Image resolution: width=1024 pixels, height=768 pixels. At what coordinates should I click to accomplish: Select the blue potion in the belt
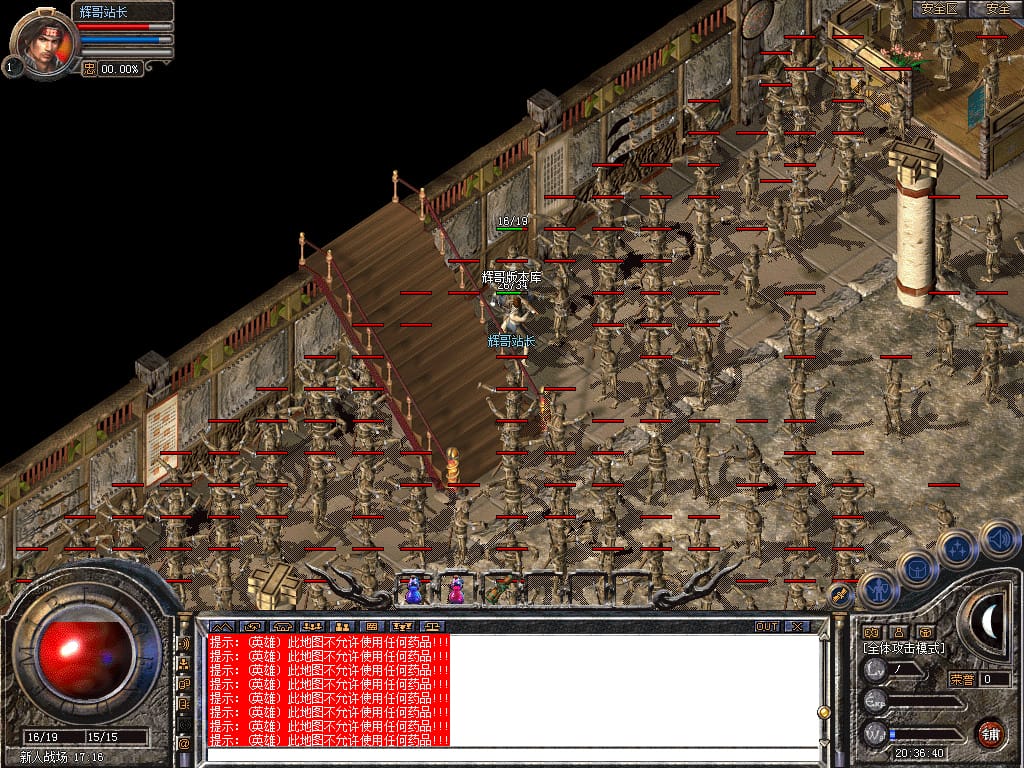click(413, 591)
